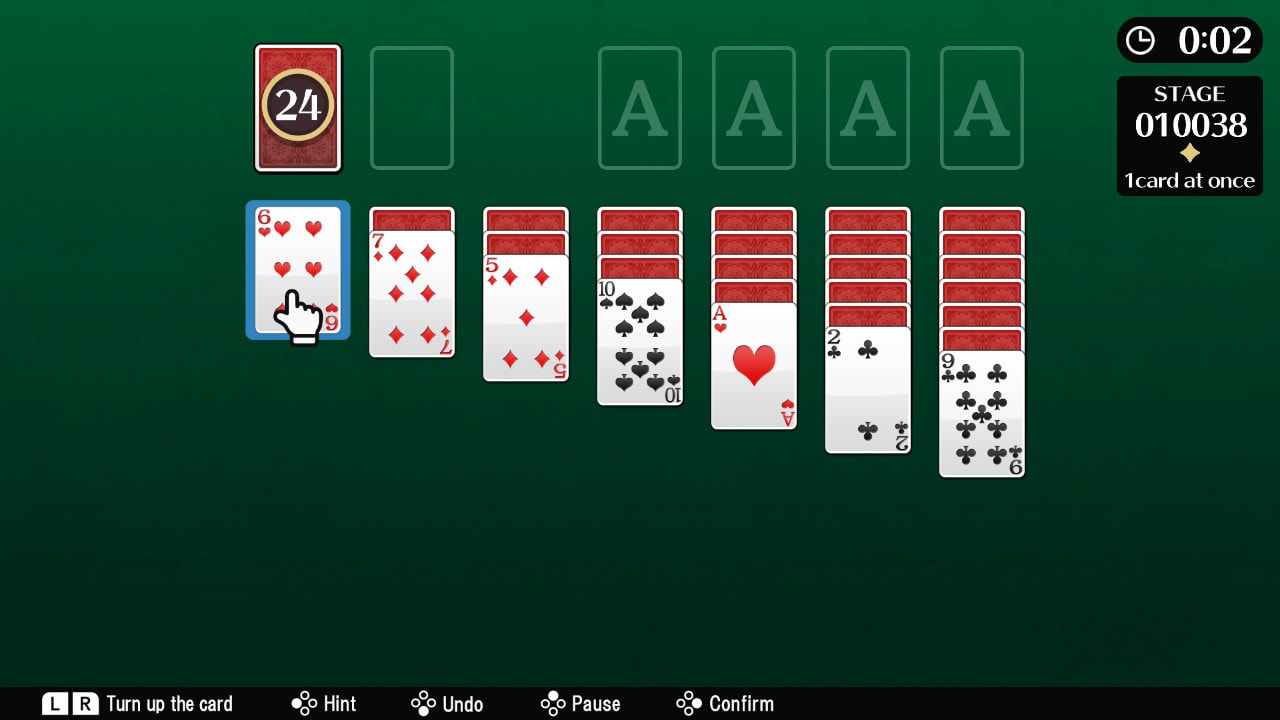Select the Ace of Hearts card

pos(753,365)
